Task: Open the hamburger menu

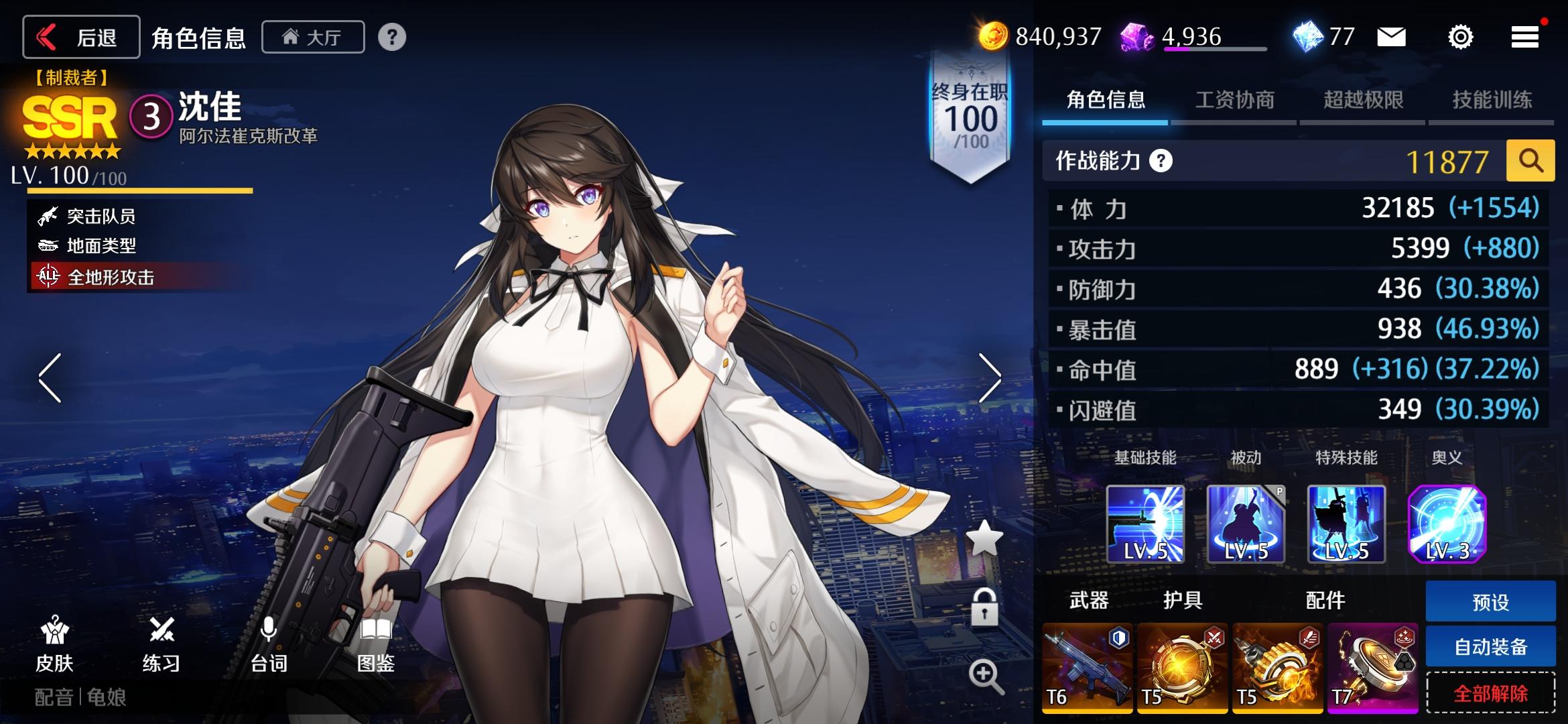Action: tap(1524, 37)
